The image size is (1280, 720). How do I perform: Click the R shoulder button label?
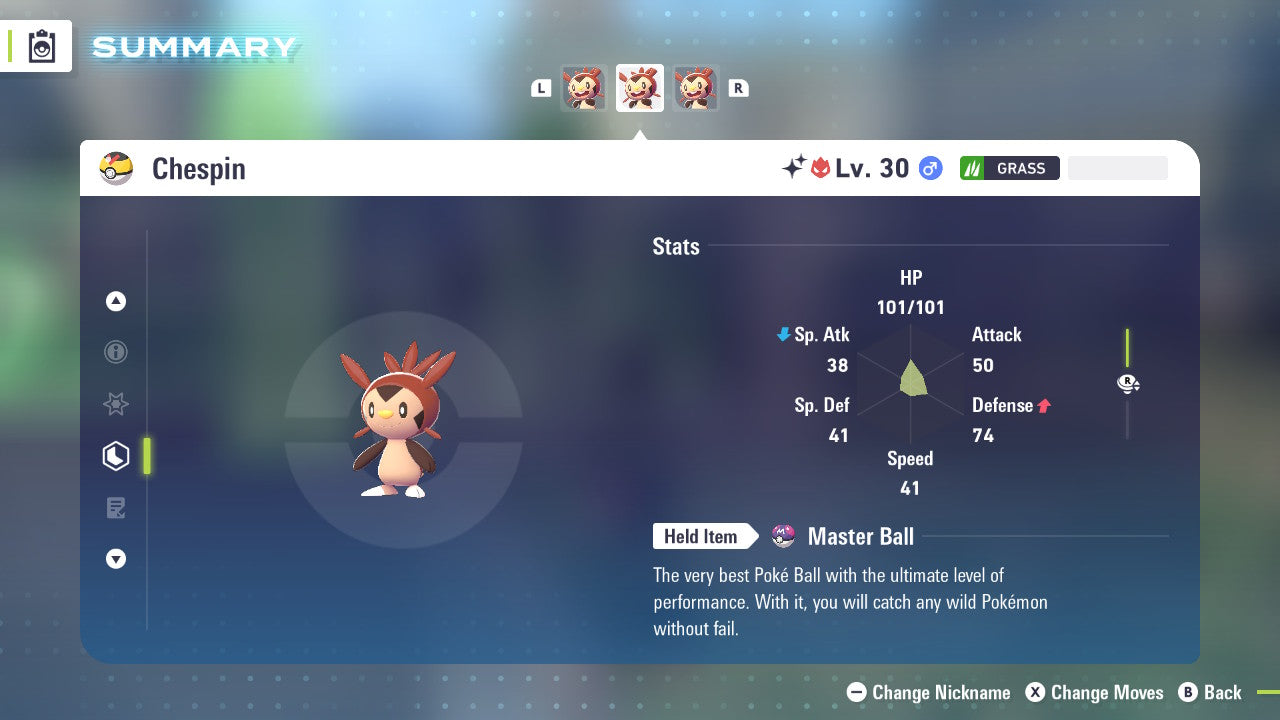click(738, 87)
